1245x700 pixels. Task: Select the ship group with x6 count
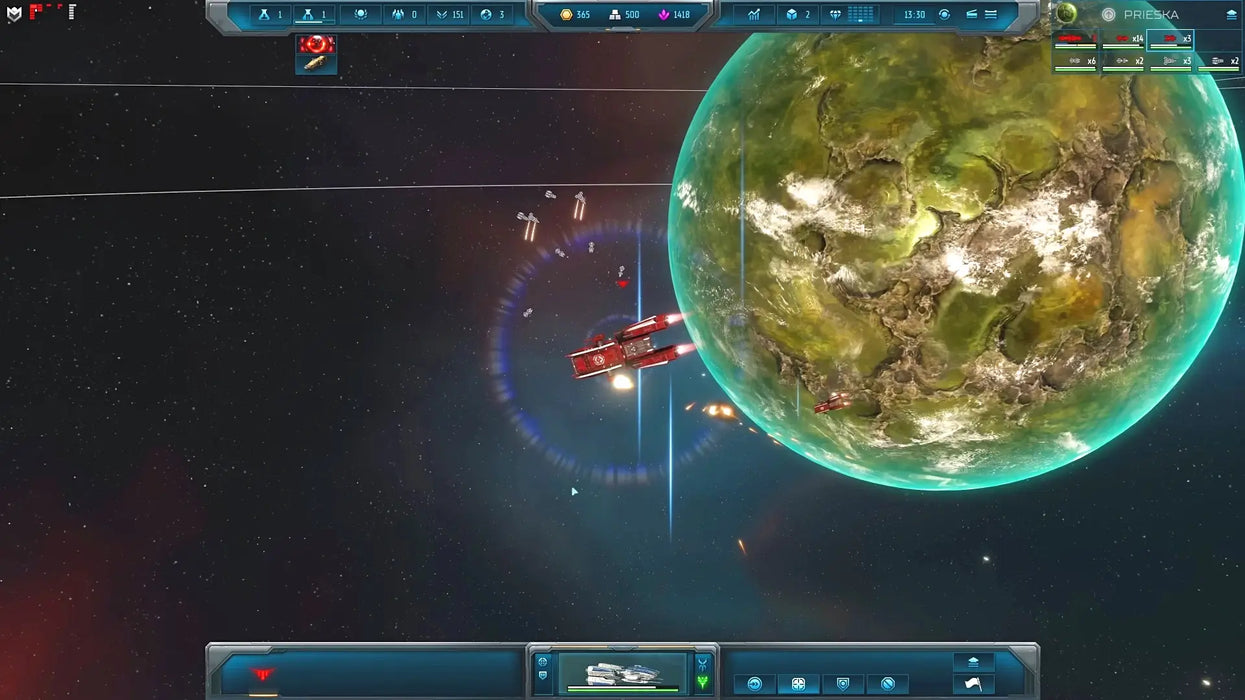click(x=1076, y=62)
